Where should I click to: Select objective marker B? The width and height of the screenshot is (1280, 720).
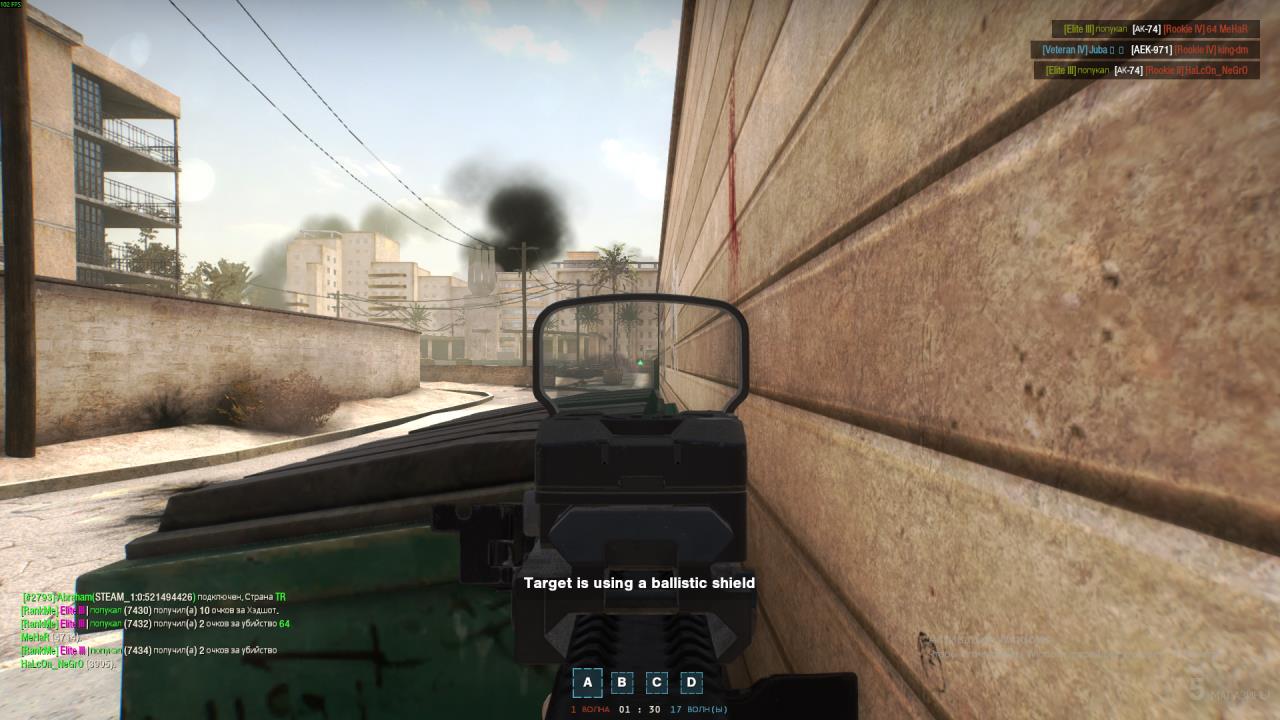point(622,683)
